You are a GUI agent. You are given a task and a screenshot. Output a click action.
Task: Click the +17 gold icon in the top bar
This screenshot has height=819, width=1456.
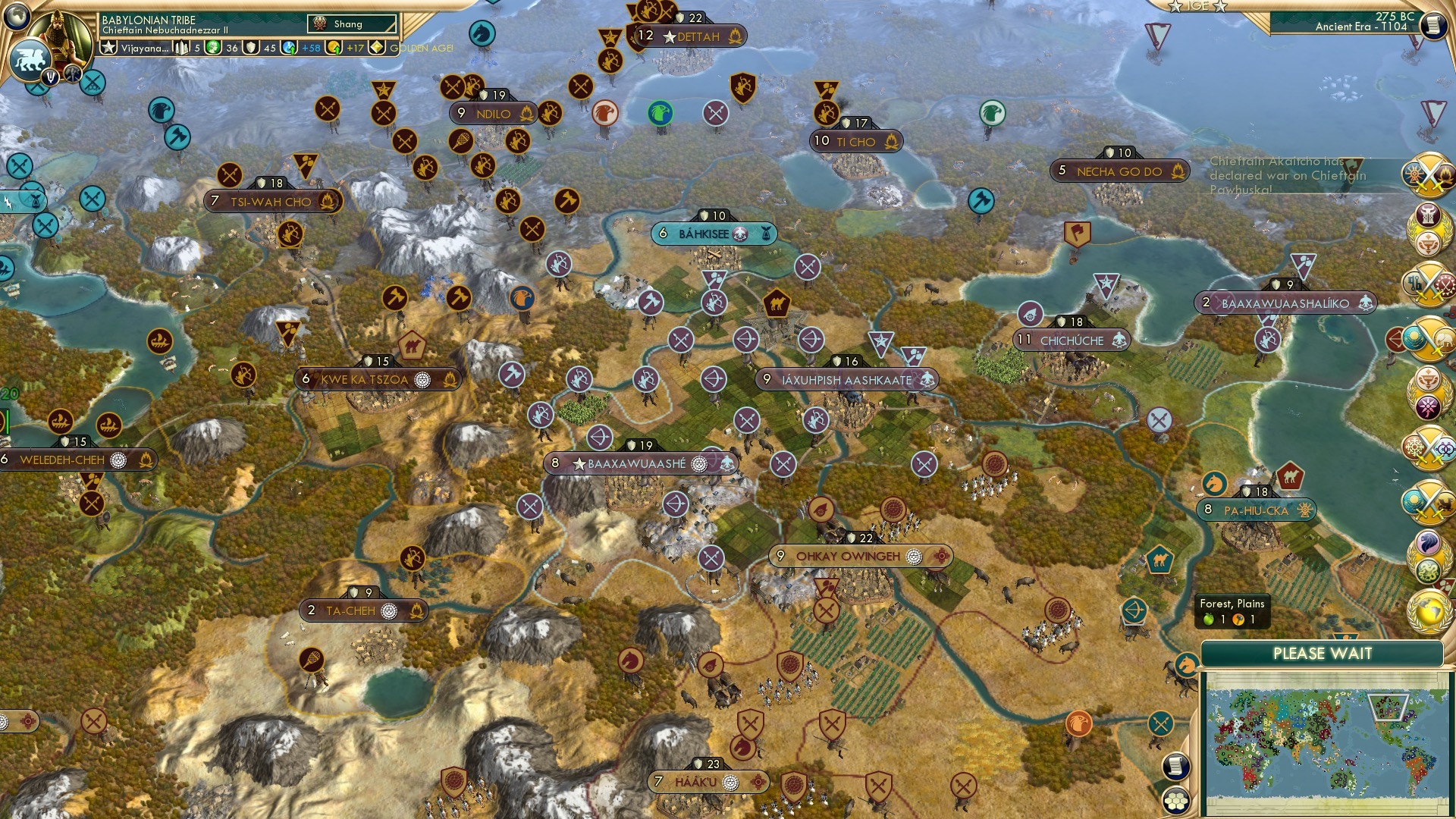pos(334,47)
